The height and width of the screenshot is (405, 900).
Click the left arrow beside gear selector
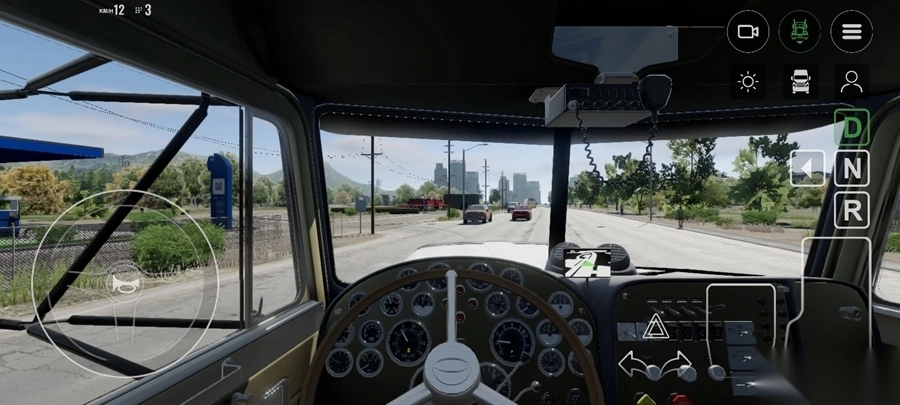[x=808, y=168]
